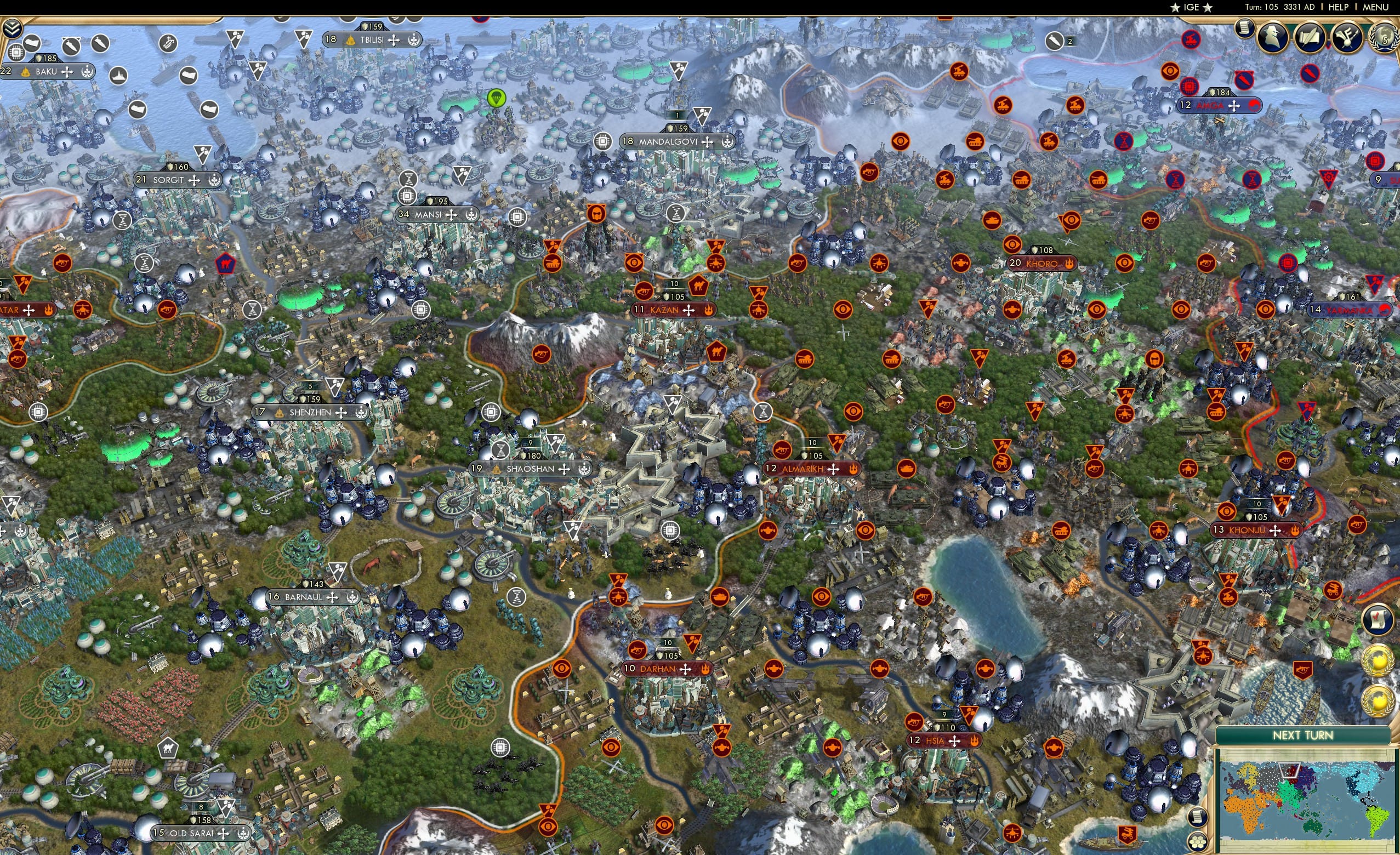1400x855 pixels.
Task: Select a white paratrooper unit flag near Sorgit
Action: click(203, 154)
